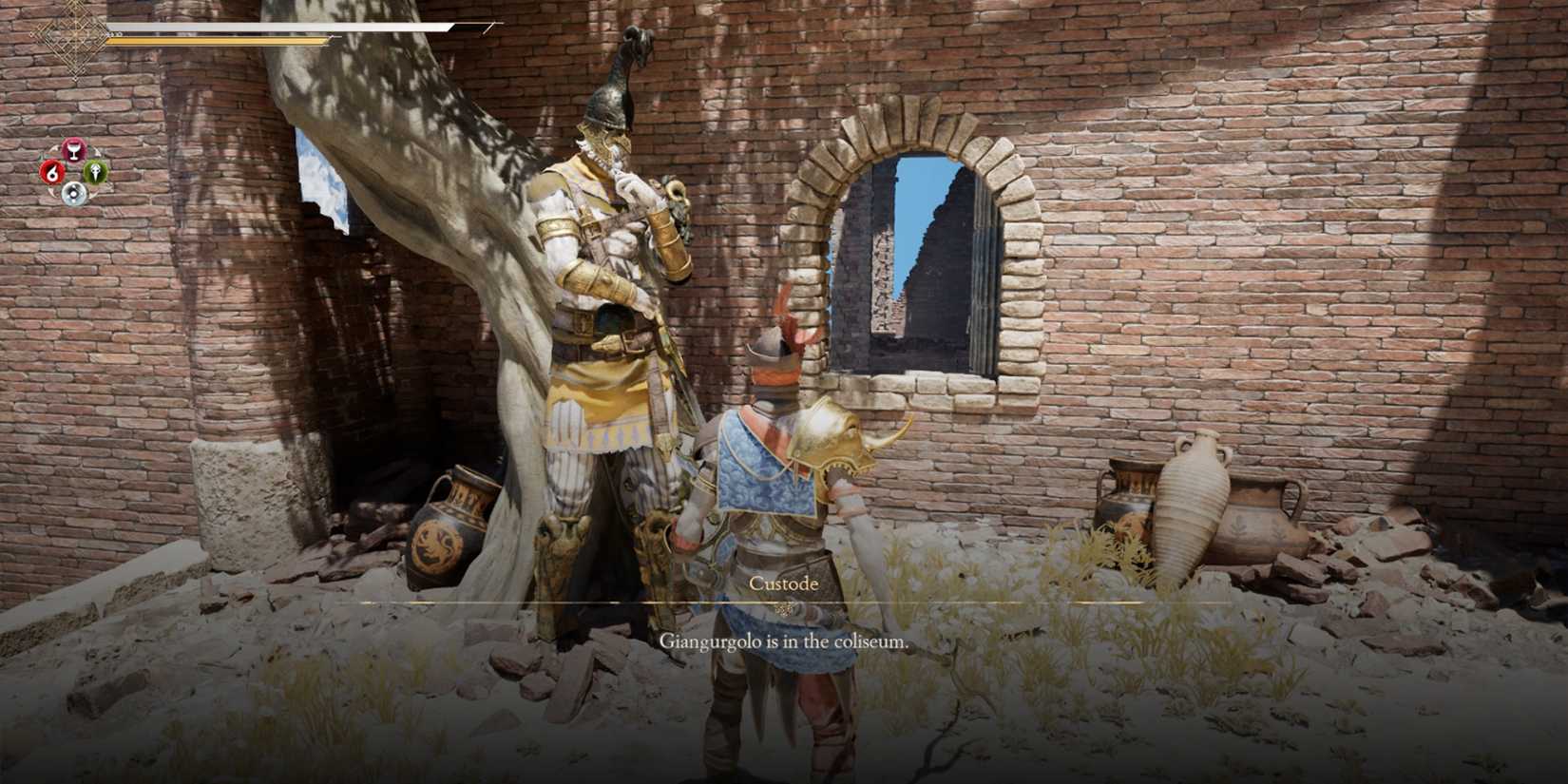Click the d-pad item selector icon

coord(73,194)
